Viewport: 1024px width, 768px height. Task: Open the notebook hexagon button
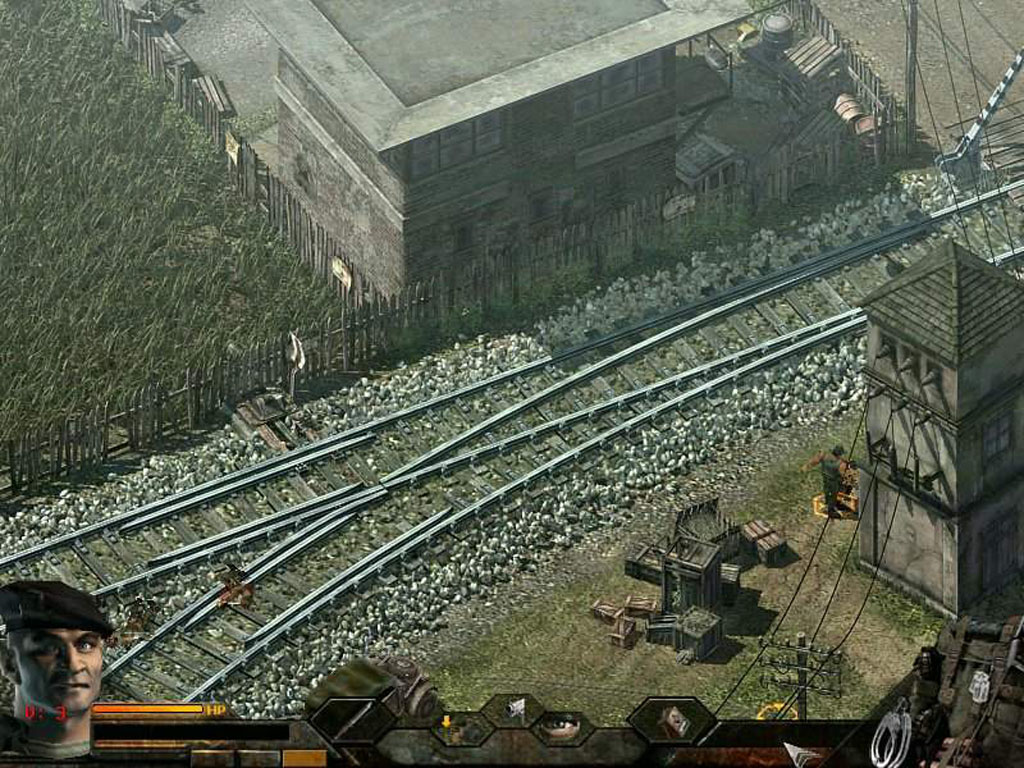[x=671, y=718]
